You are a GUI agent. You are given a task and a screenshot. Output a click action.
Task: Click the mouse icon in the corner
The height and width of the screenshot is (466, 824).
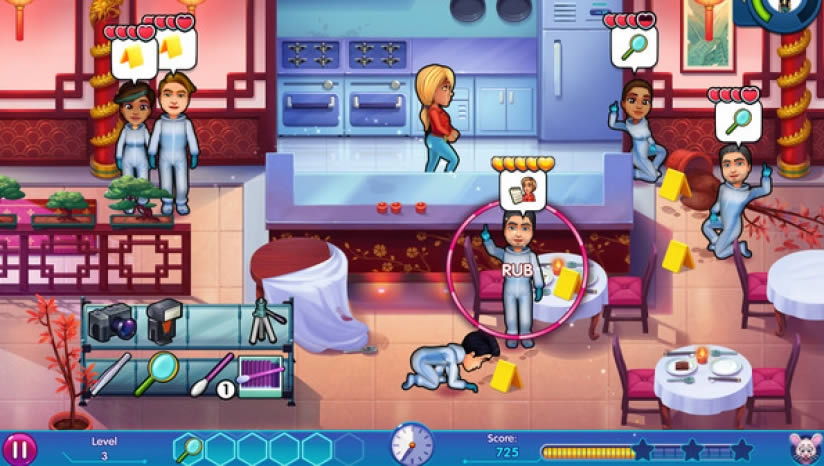click(x=802, y=449)
